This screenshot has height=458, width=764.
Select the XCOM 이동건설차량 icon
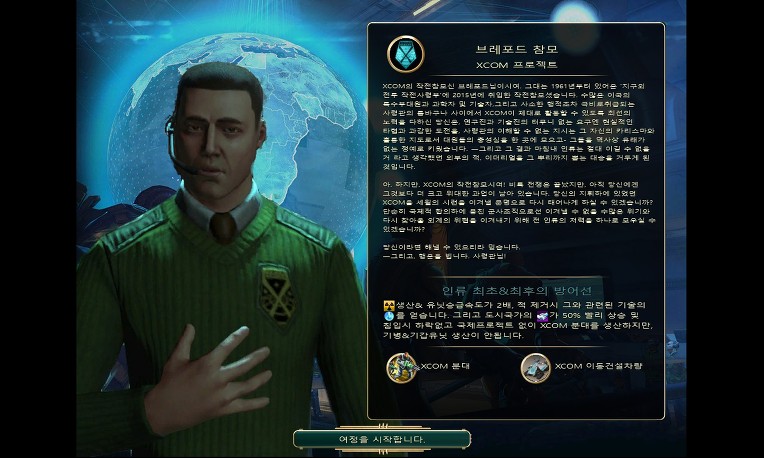pyautogui.click(x=535, y=367)
